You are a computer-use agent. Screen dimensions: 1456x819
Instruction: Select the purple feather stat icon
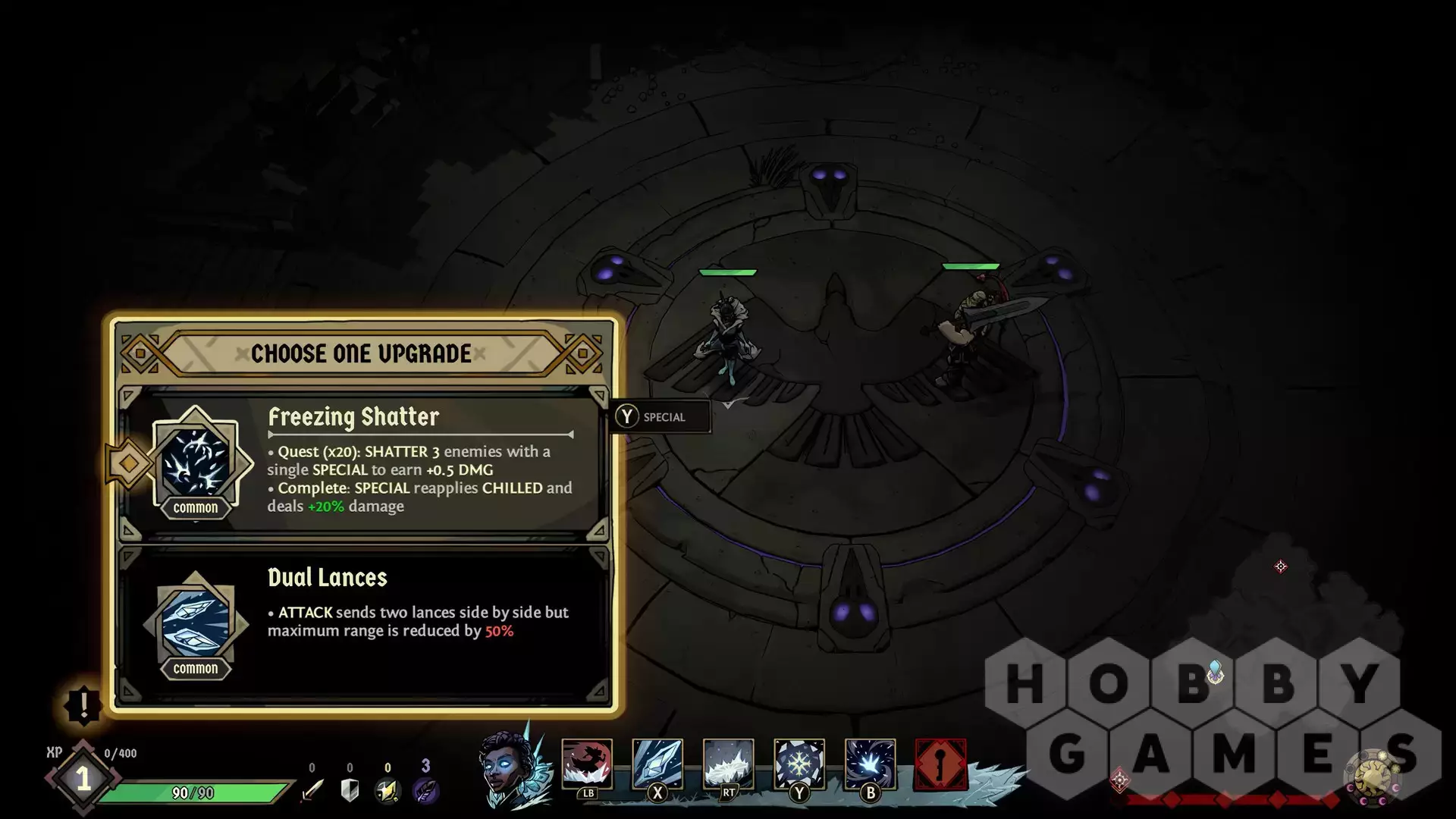425,790
